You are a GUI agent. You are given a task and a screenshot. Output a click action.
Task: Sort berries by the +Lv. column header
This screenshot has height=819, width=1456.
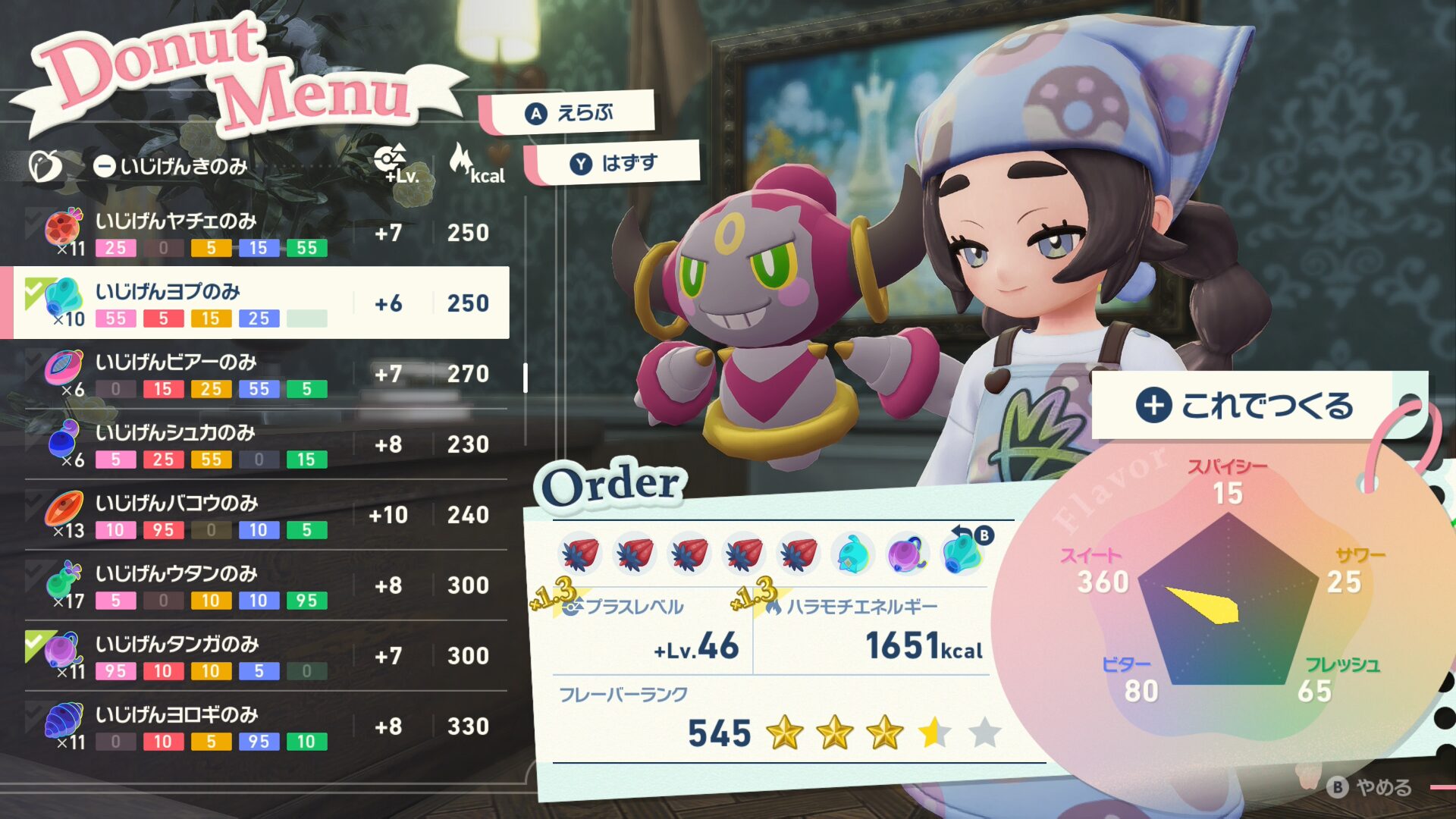point(396,165)
